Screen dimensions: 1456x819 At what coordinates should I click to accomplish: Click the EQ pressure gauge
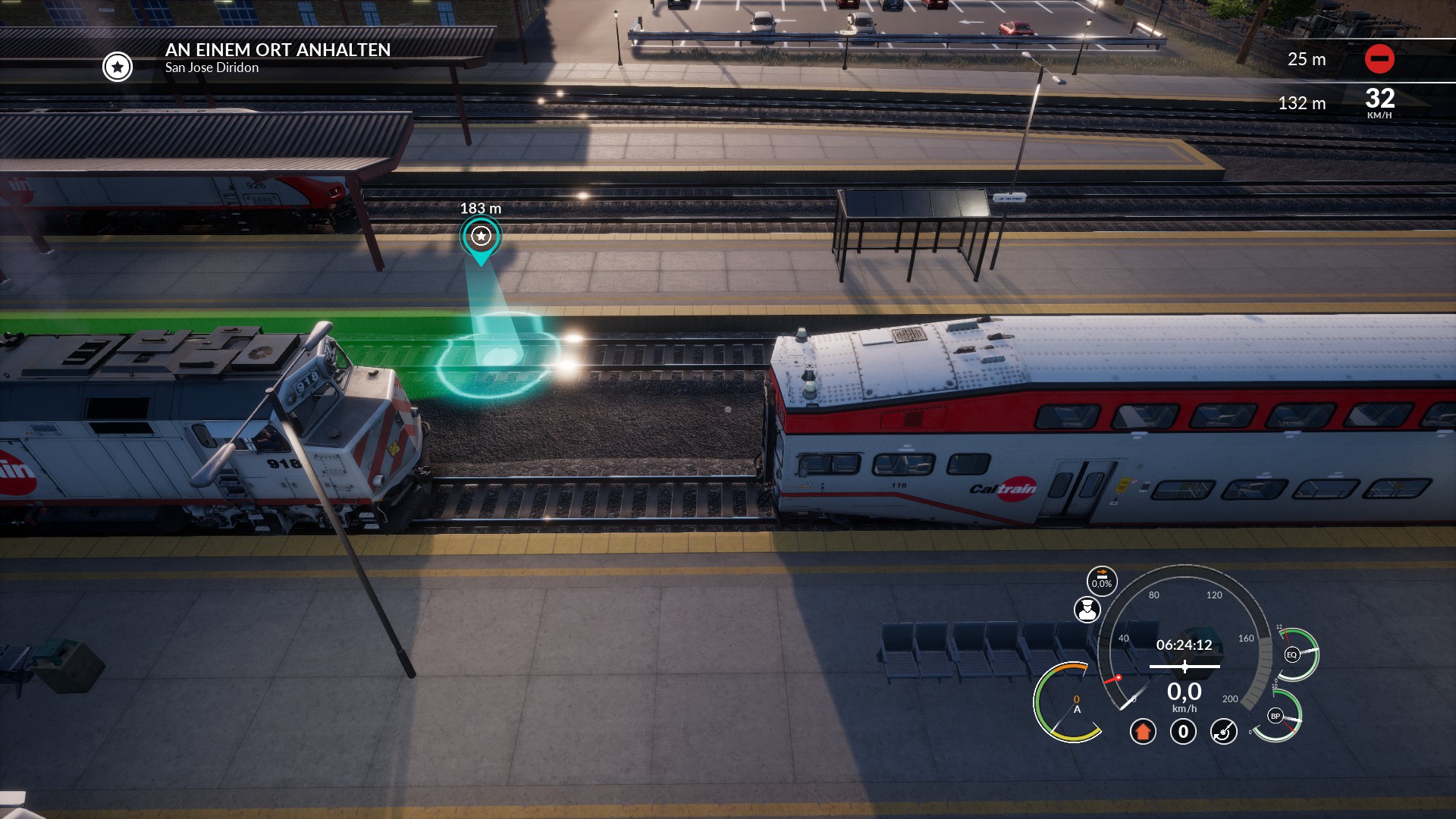point(1292,654)
